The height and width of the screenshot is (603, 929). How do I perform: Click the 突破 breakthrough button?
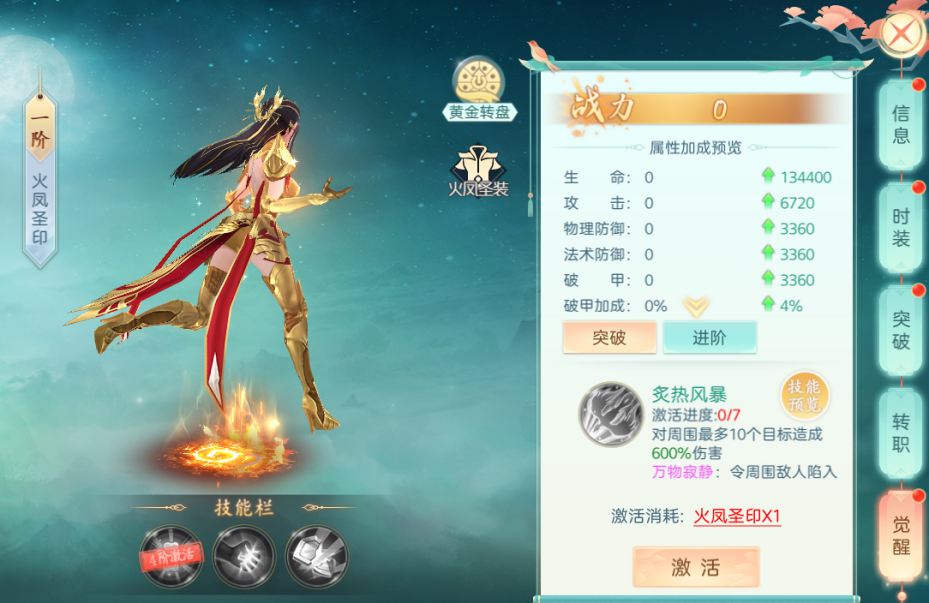(609, 337)
